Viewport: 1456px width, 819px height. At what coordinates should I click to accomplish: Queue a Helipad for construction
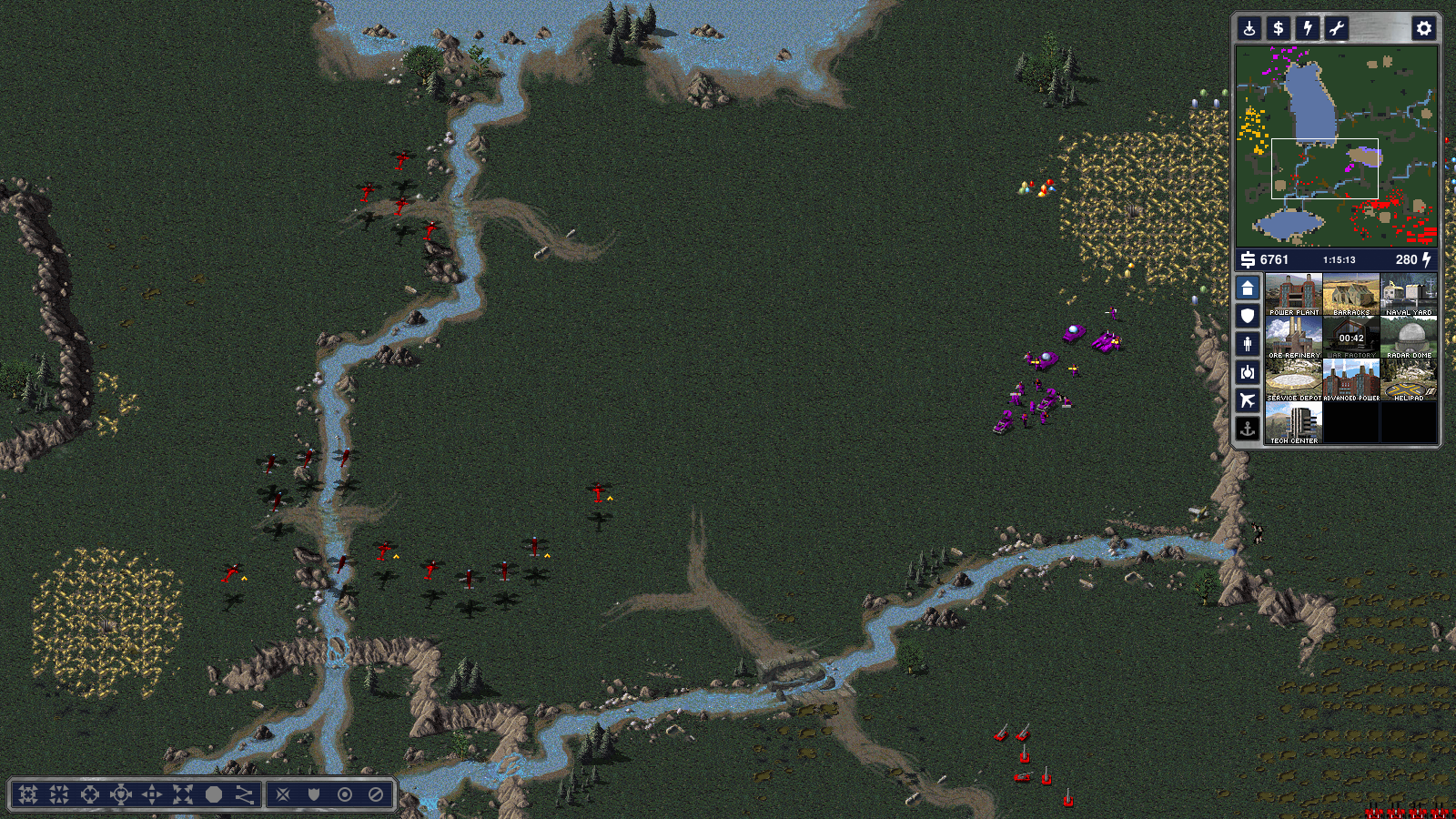point(1409,379)
